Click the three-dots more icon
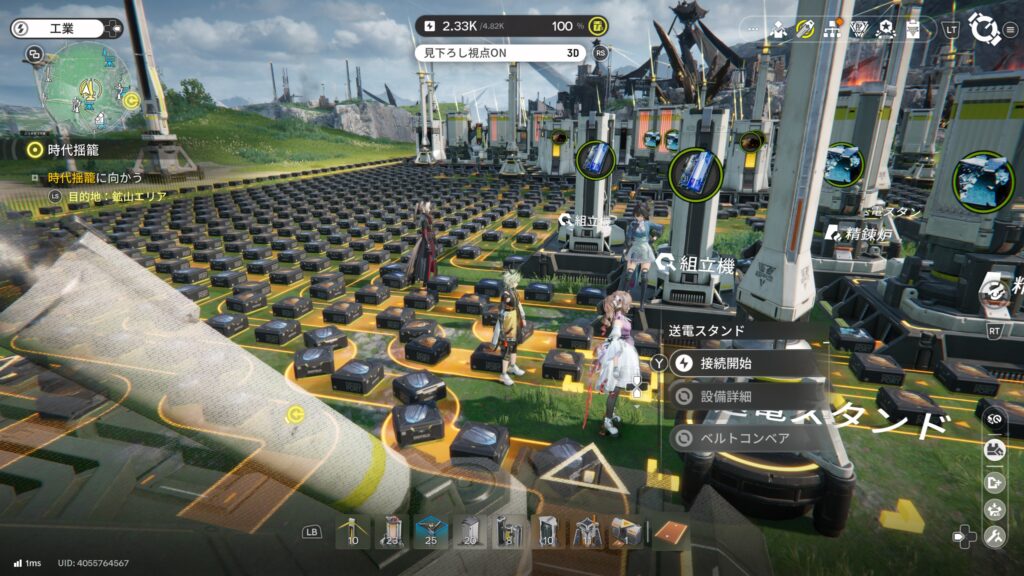This screenshot has height=576, width=1024. point(753,29)
